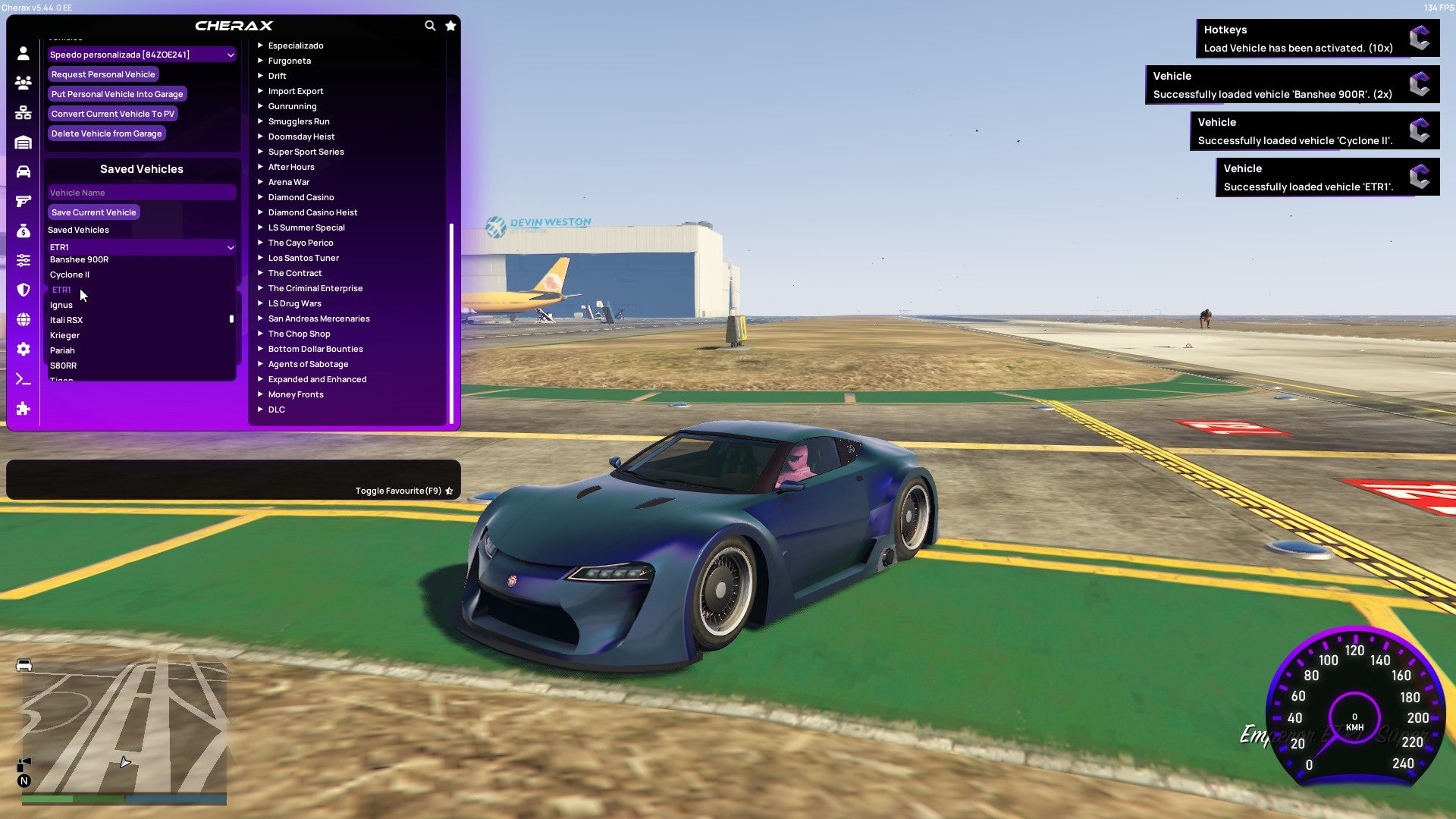
Task: Expand The Cayo Perico category
Action: [x=300, y=243]
